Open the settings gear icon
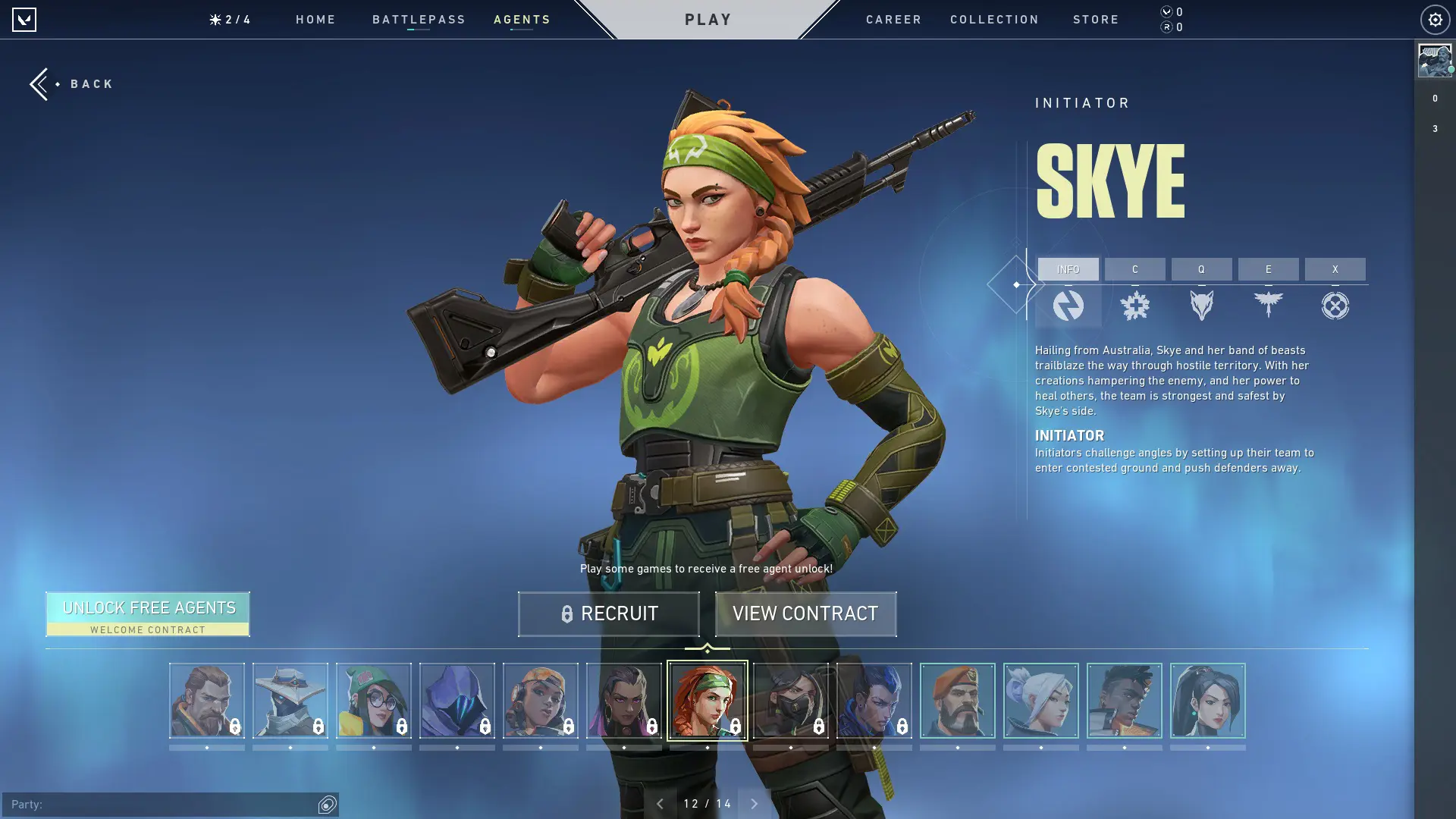The width and height of the screenshot is (1456, 819). click(x=1433, y=19)
